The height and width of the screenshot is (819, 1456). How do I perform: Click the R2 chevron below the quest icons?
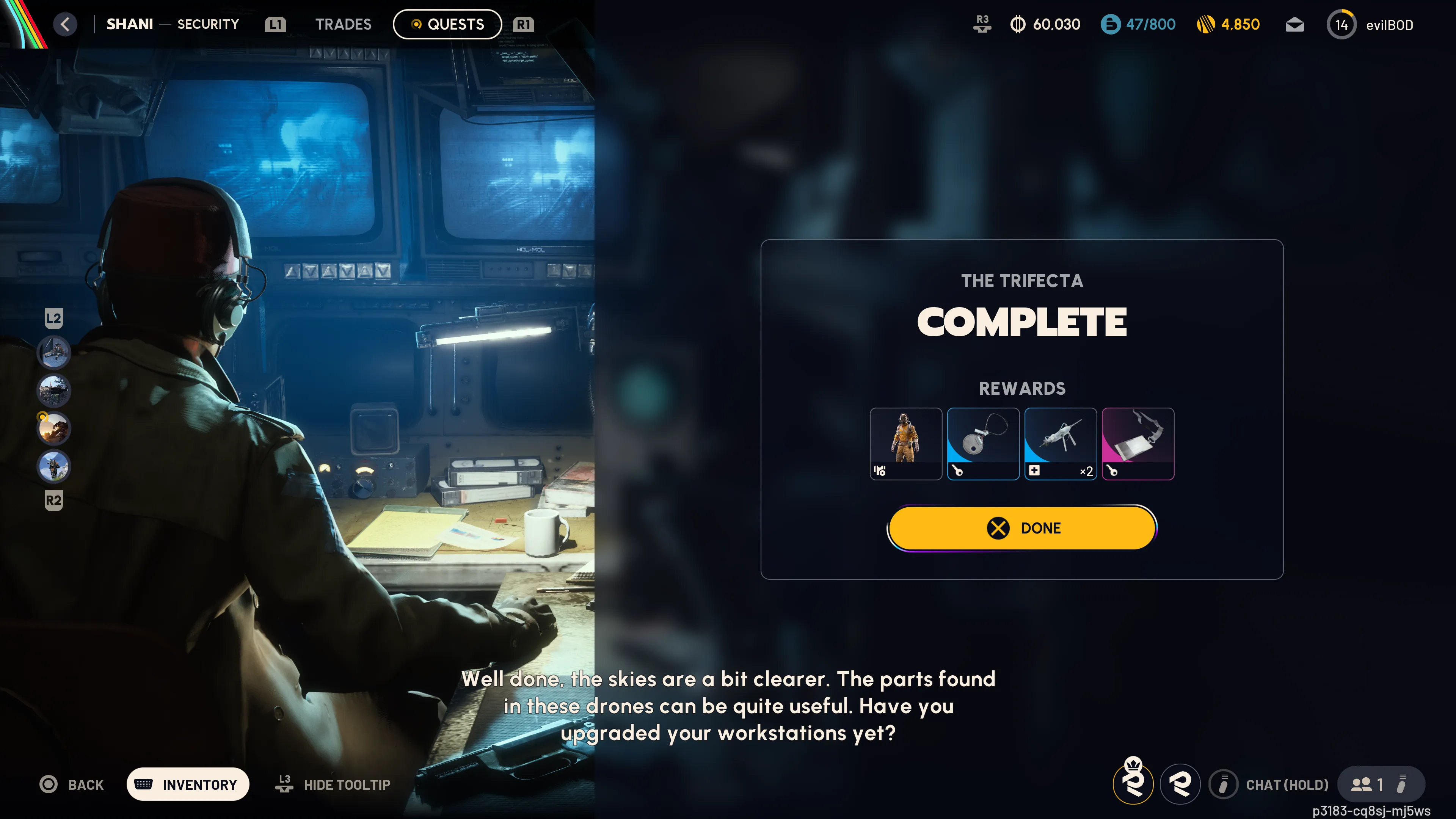coord(54,501)
